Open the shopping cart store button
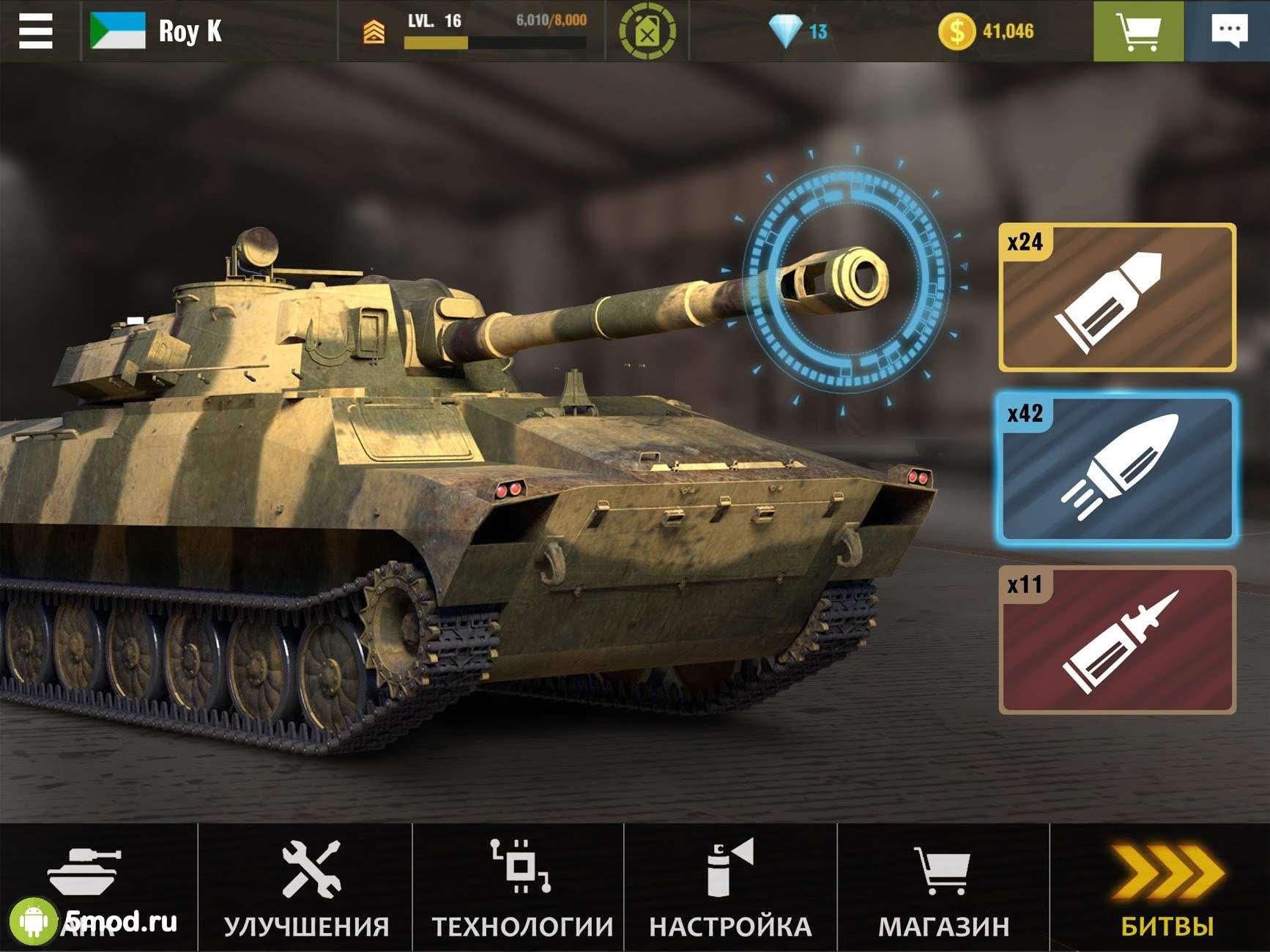 click(x=1137, y=31)
